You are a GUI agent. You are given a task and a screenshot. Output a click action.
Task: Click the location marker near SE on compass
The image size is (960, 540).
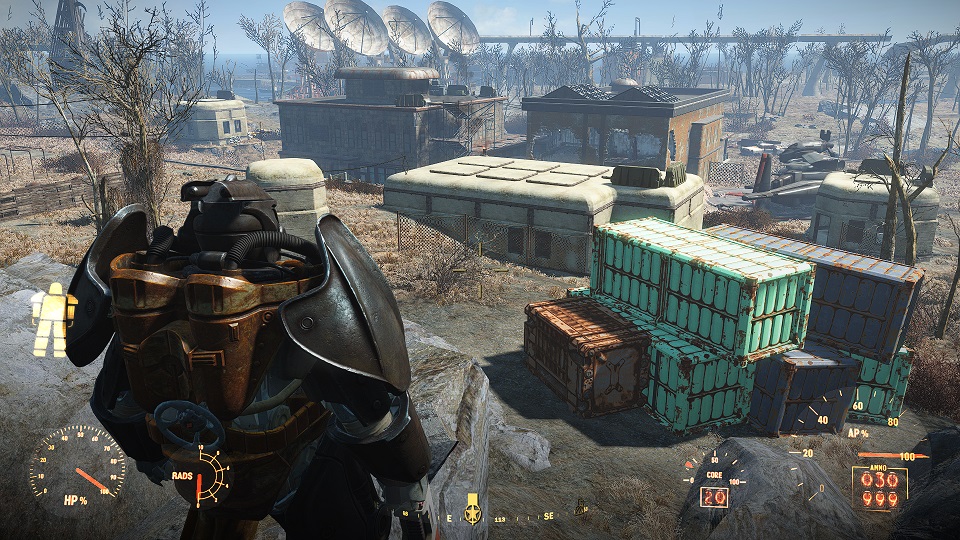(x=580, y=511)
